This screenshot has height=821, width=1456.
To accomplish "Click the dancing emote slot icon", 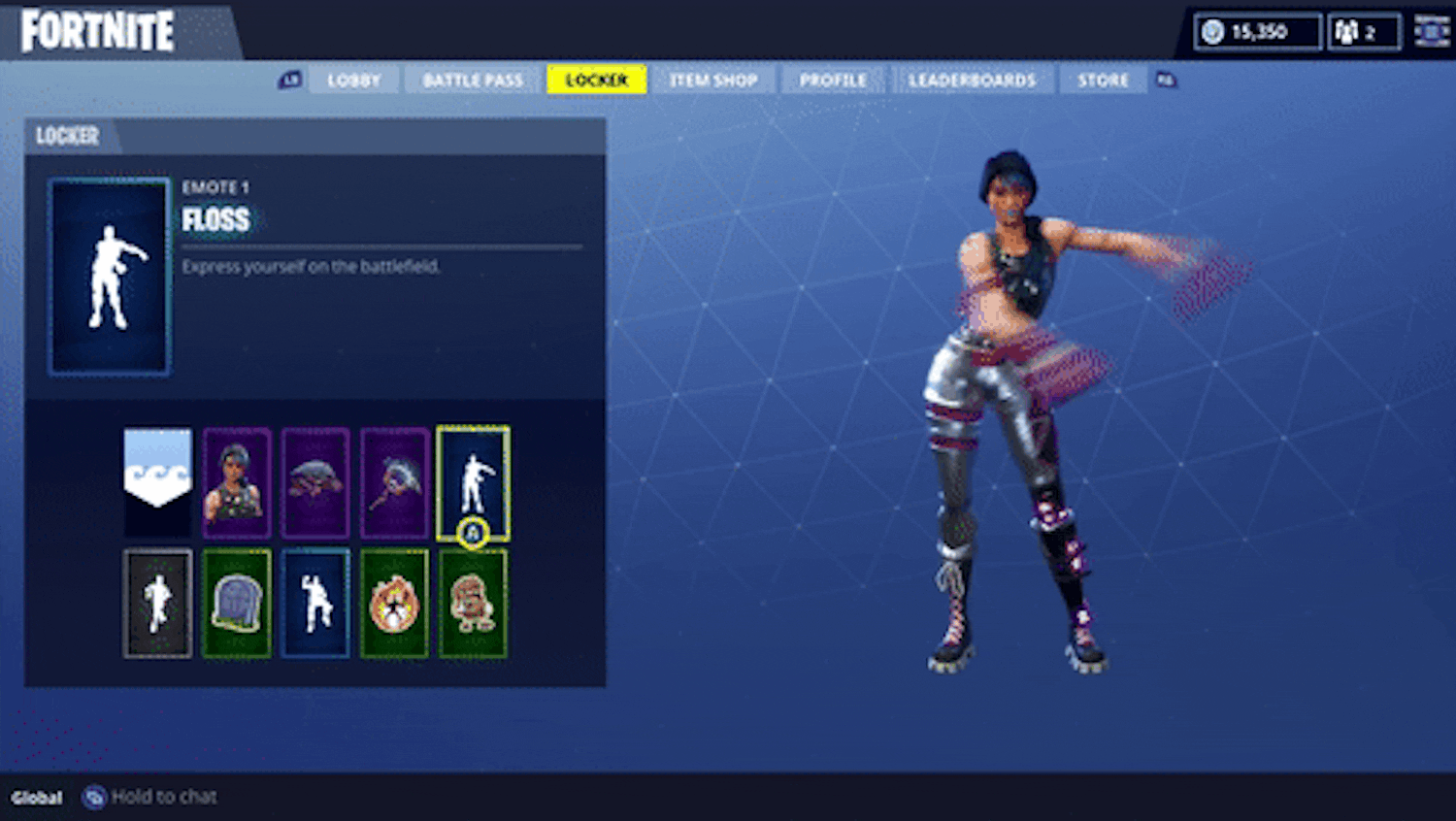I will [314, 602].
